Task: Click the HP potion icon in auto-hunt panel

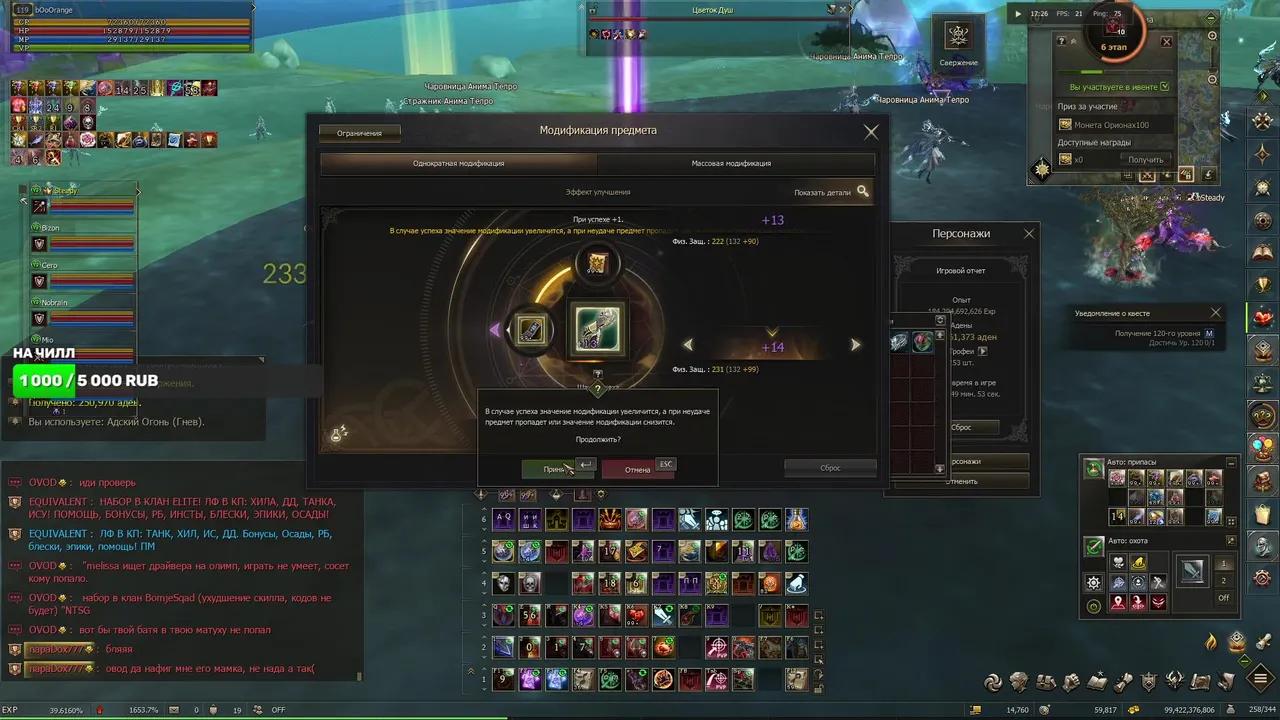Action: point(1118,562)
